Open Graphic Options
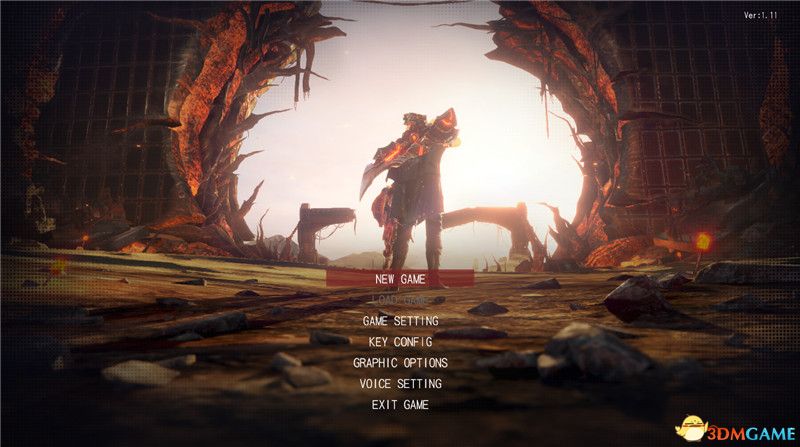Screen dimensions: 800x447 click(x=400, y=363)
